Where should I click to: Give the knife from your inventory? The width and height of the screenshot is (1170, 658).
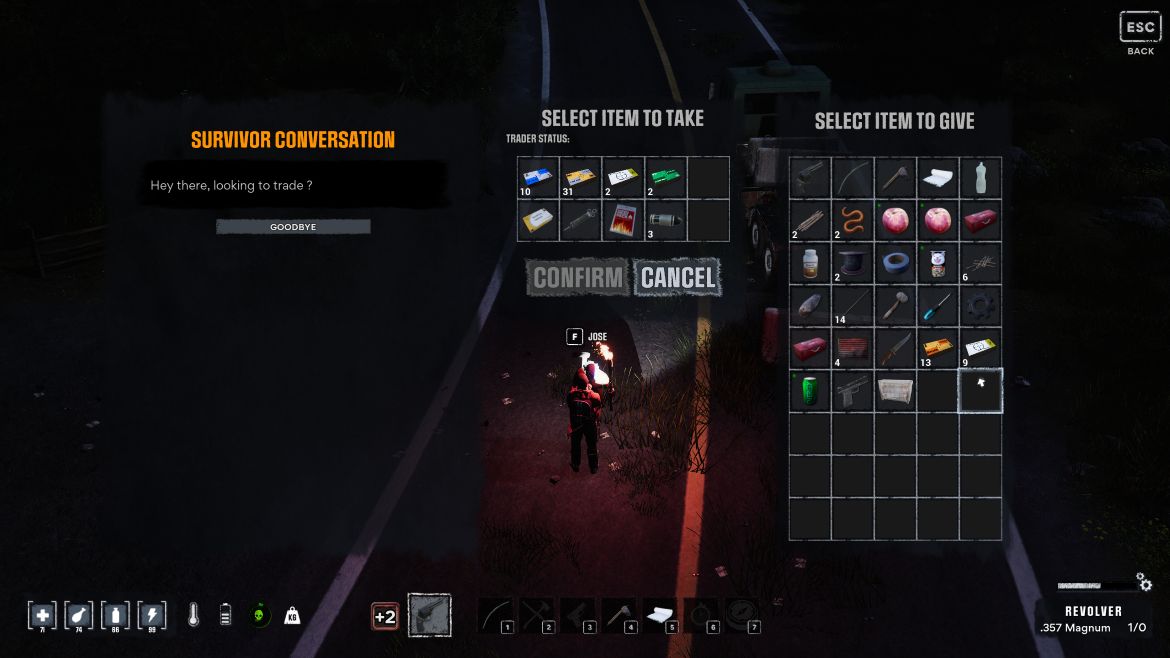click(x=895, y=348)
